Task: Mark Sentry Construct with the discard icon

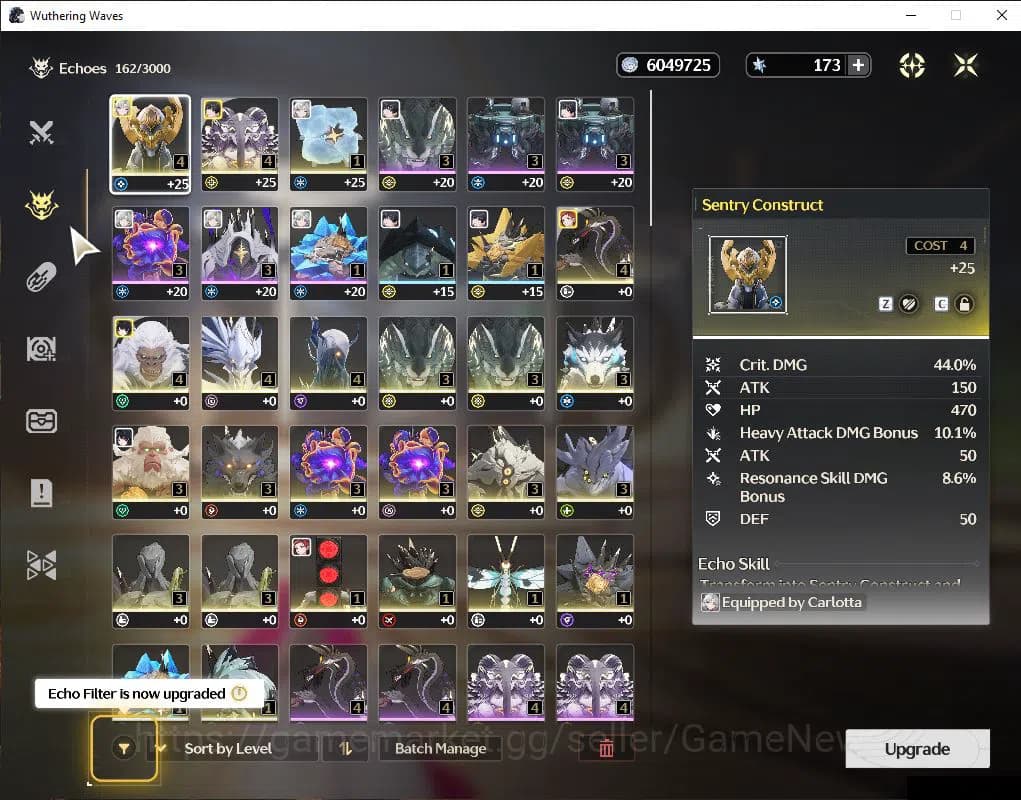Action: click(x=908, y=304)
